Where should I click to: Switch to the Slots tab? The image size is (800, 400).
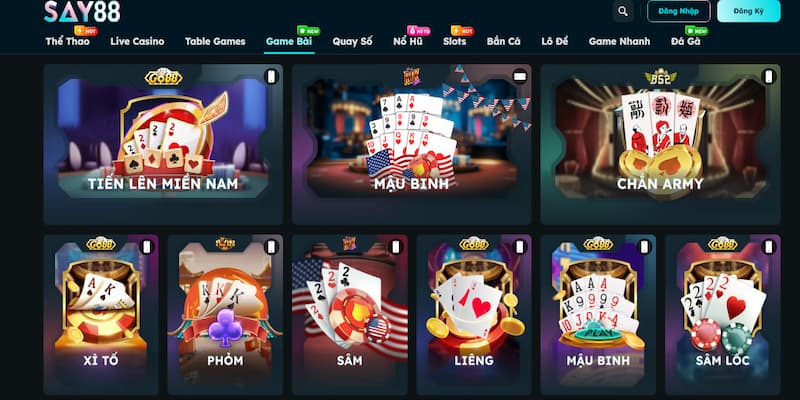pos(454,42)
